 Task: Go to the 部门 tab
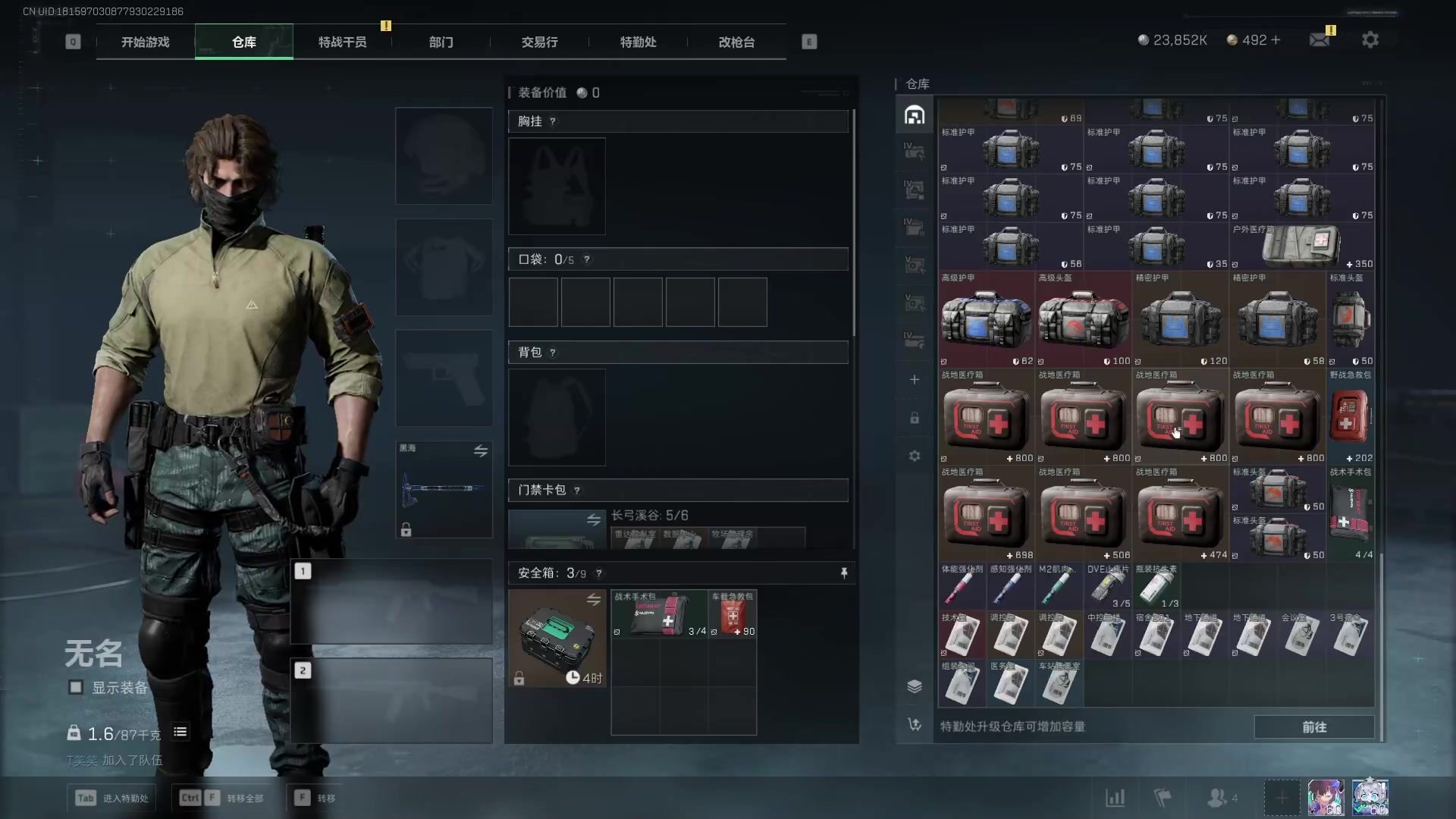tap(441, 42)
